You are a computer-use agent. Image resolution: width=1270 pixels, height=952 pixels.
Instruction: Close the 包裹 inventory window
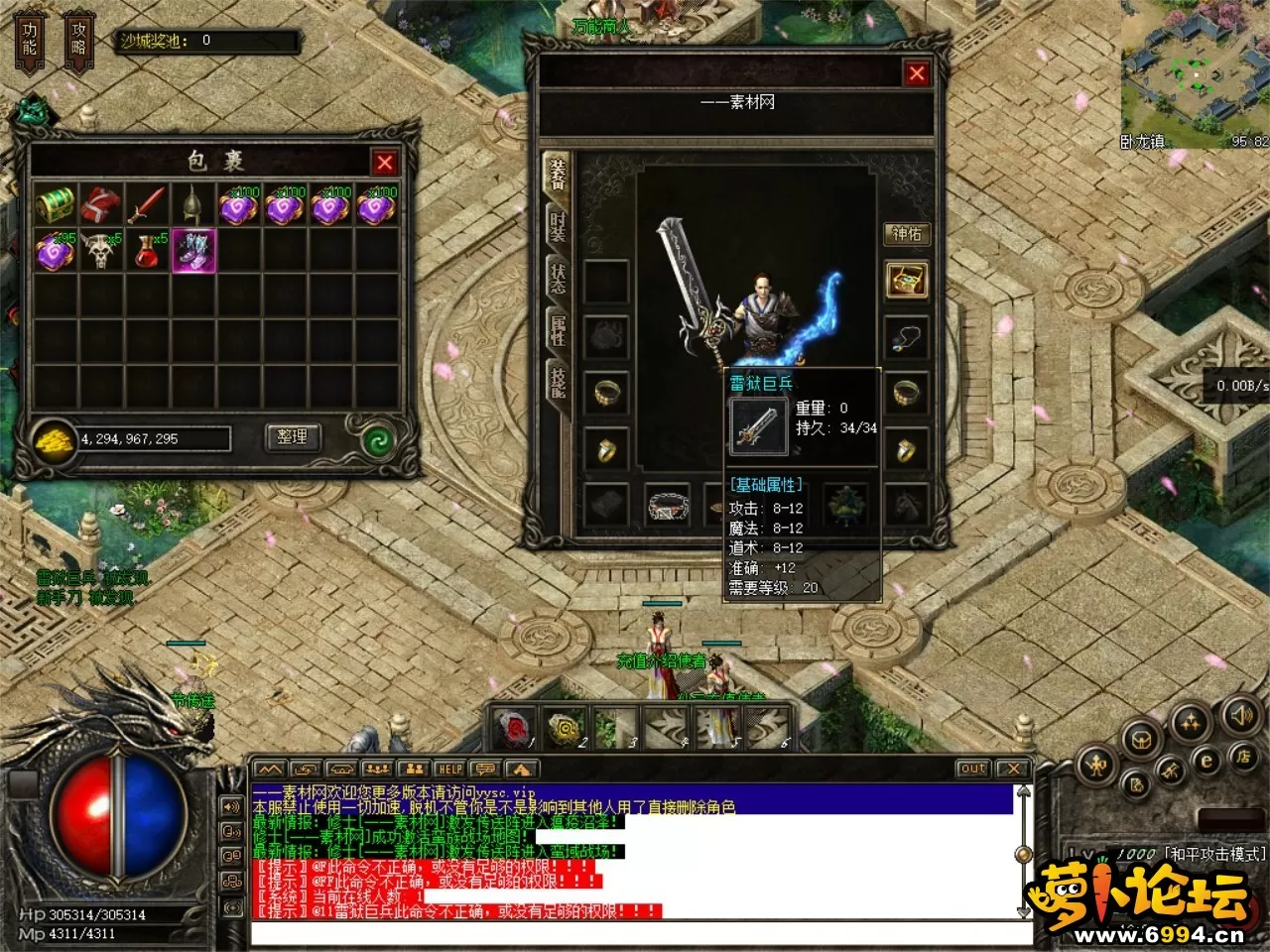coord(385,163)
